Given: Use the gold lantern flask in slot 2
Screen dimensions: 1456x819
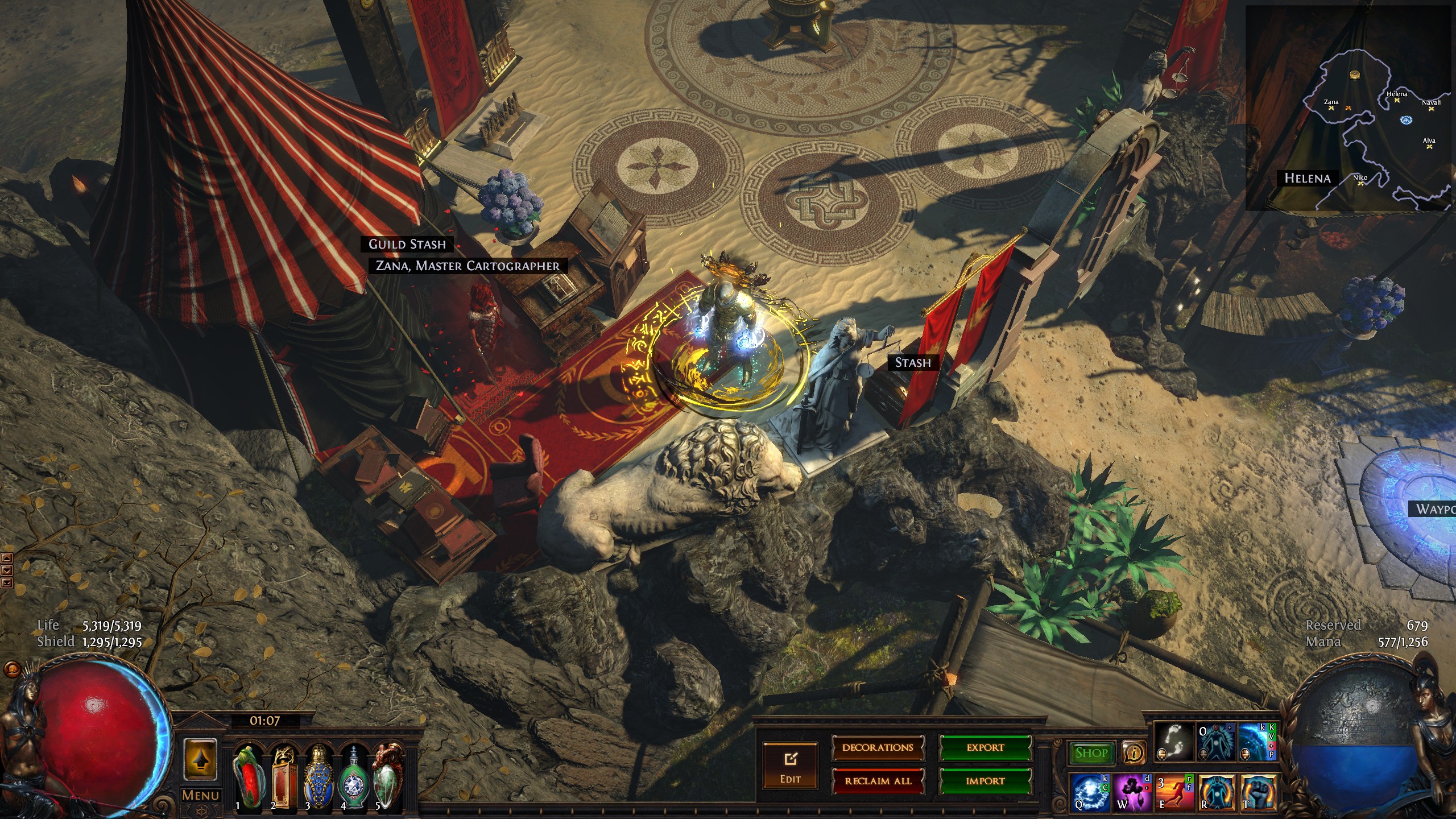Looking at the screenshot, I should (284, 777).
